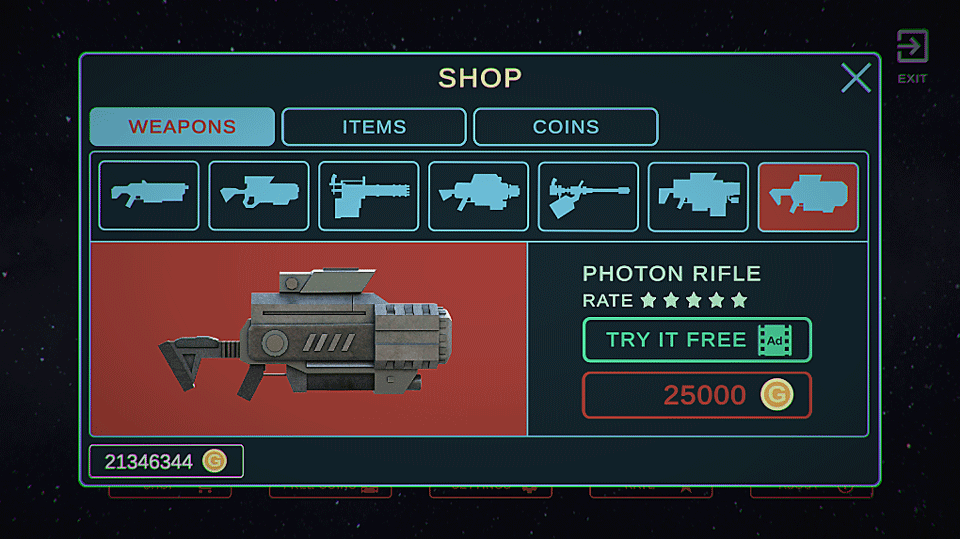
Task: Select the red-highlighted Photon Rifle thumbnail
Action: 808,197
